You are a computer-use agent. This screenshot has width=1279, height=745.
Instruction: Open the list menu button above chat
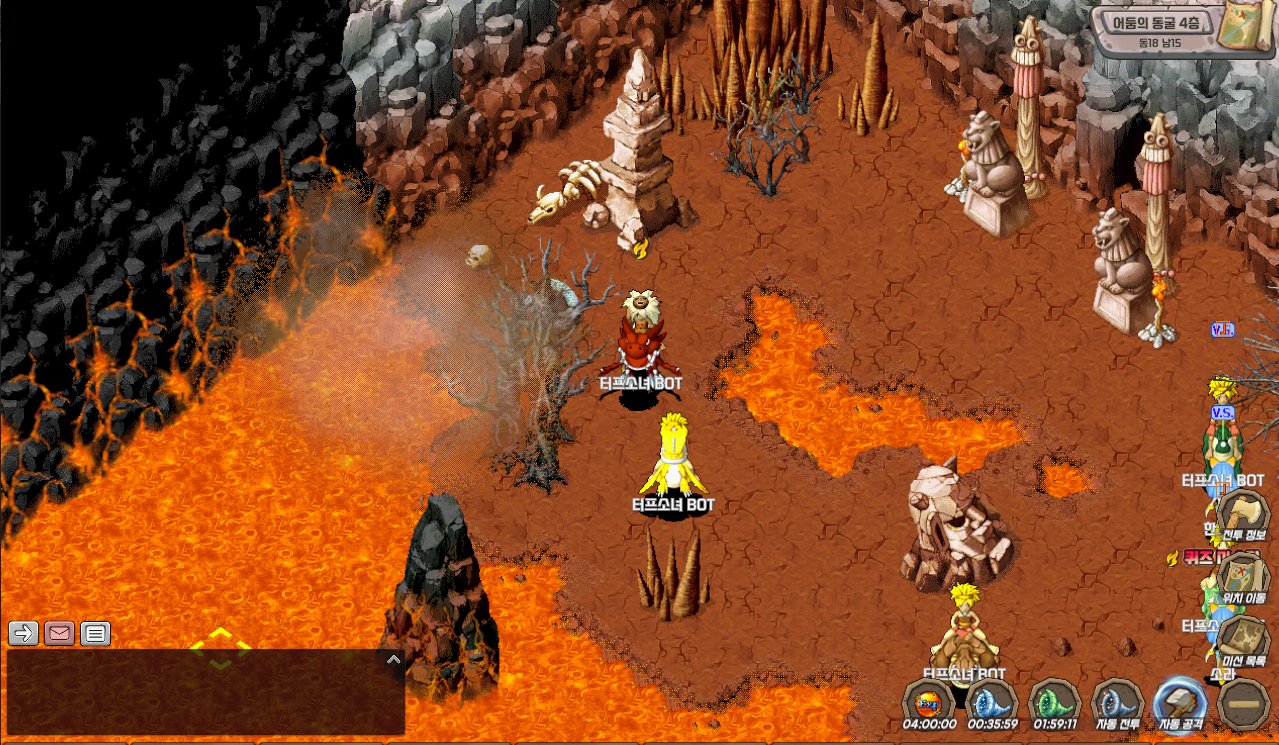pos(95,633)
